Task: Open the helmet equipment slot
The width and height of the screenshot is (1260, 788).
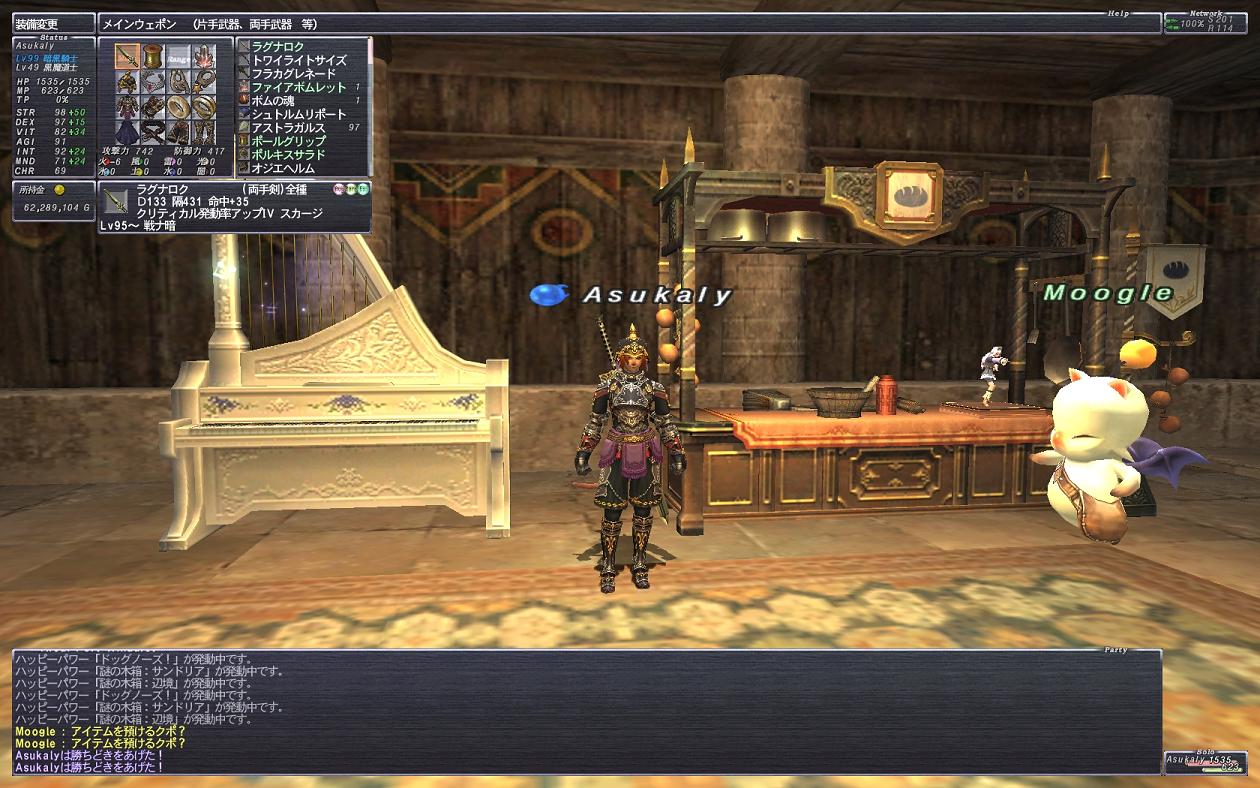Action: (127, 82)
